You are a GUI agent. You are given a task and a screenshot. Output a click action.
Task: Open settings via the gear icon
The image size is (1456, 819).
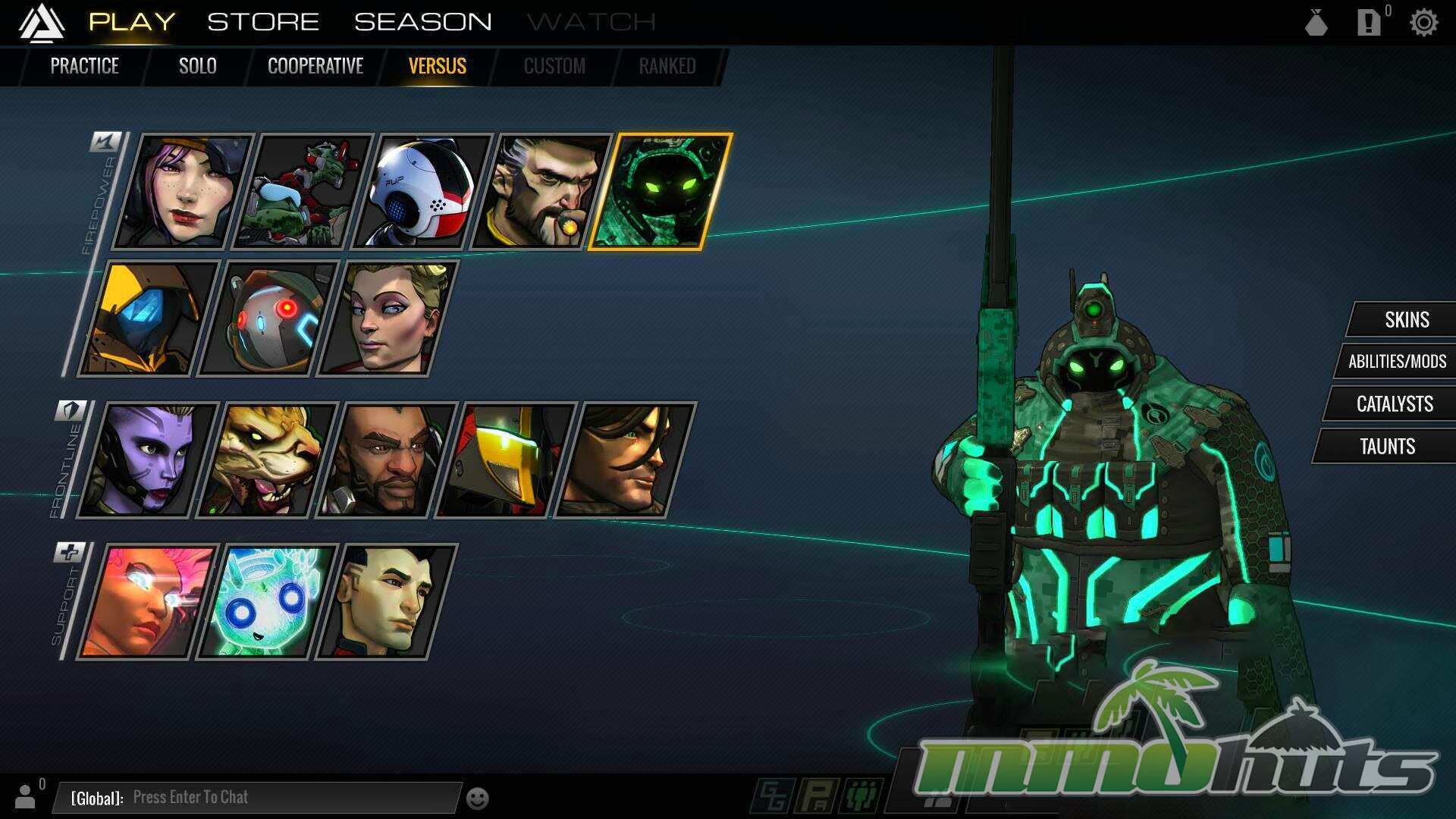coord(1423,23)
